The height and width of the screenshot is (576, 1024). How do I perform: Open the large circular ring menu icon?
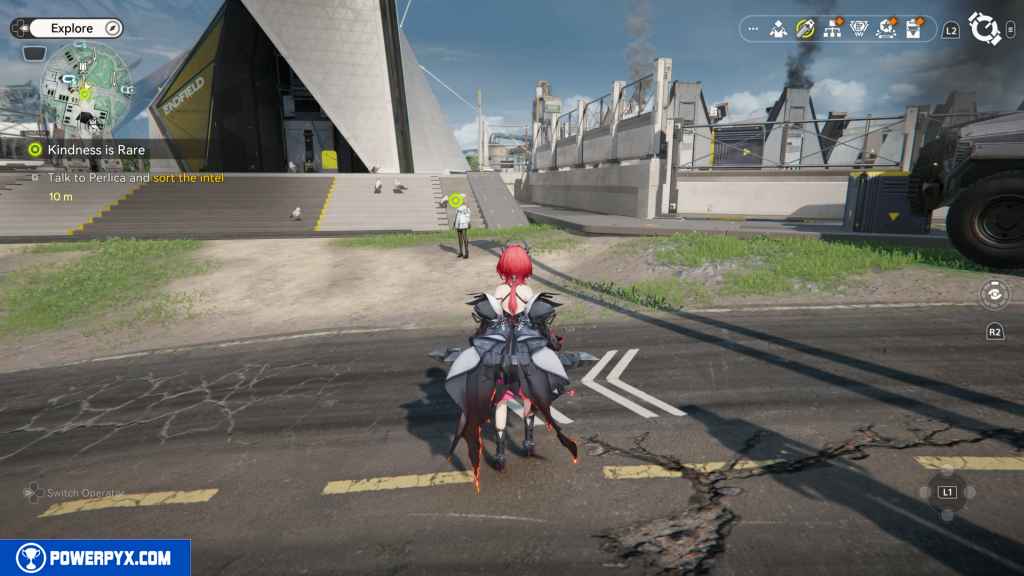pos(984,29)
